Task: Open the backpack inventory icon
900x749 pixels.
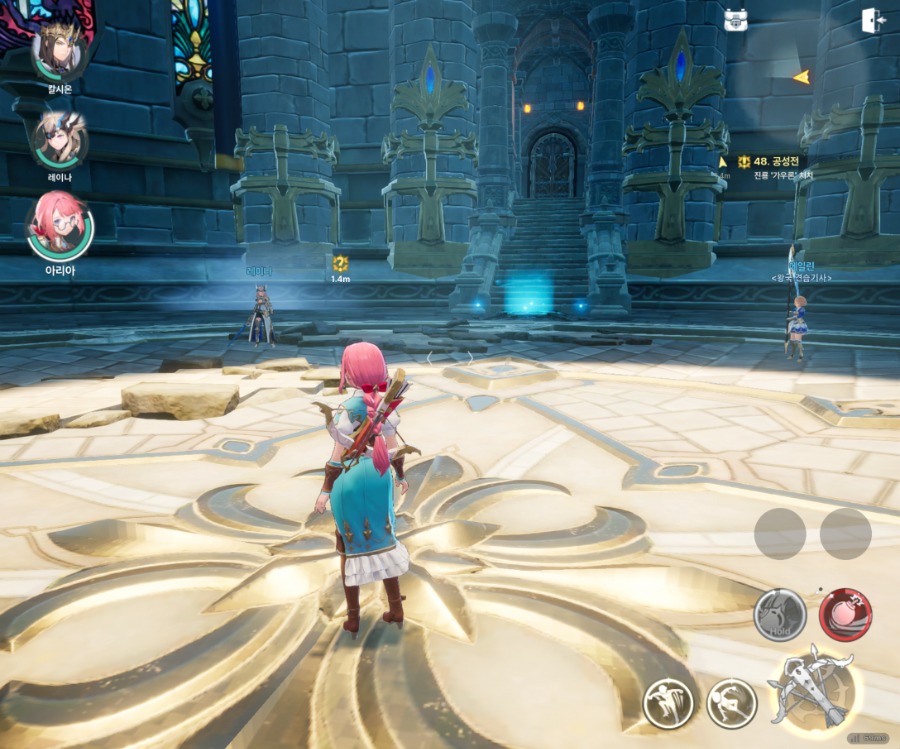Action: pyautogui.click(x=737, y=20)
